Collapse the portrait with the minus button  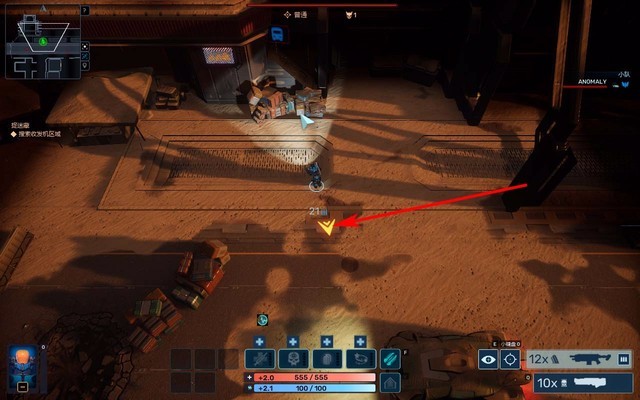click(23, 386)
